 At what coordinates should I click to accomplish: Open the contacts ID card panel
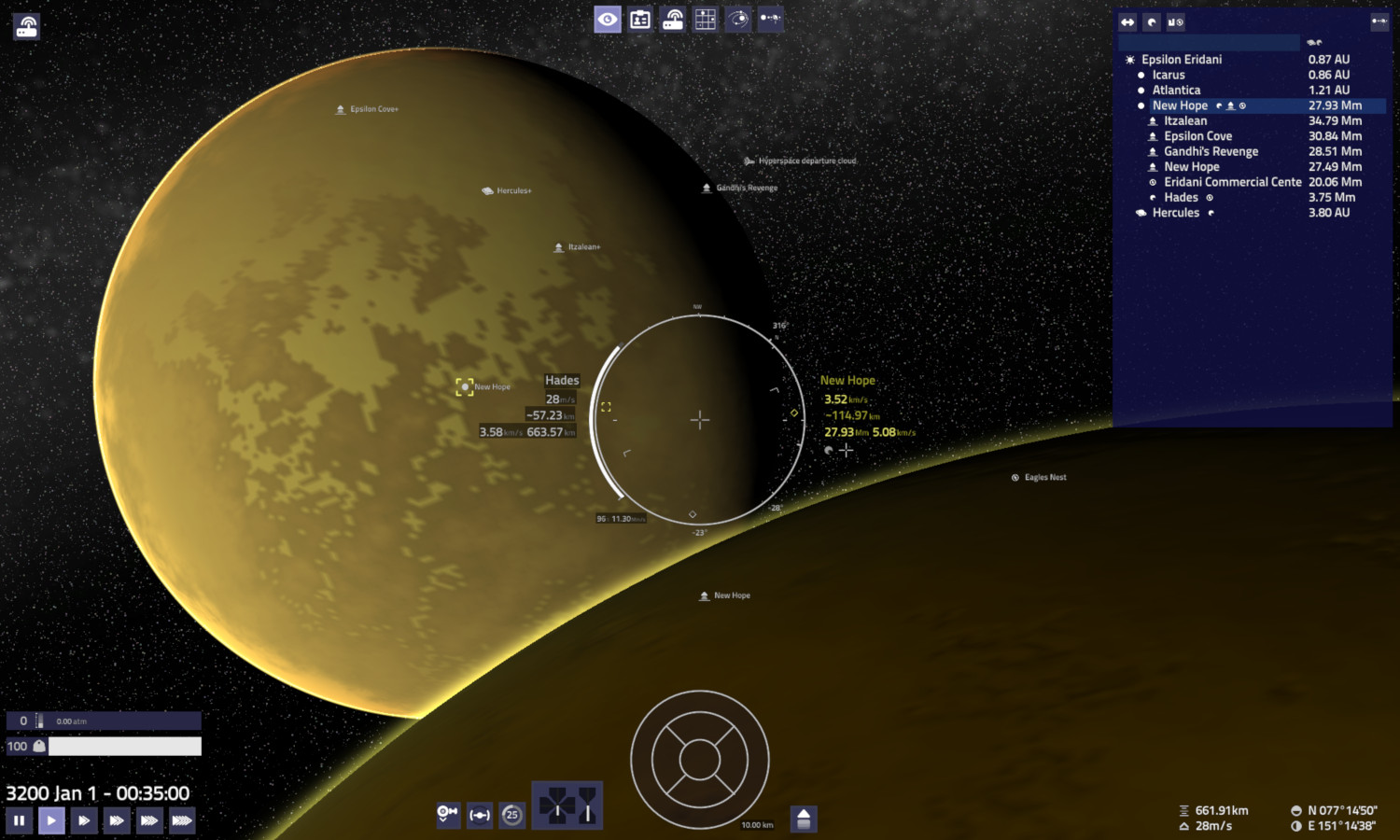(x=640, y=19)
